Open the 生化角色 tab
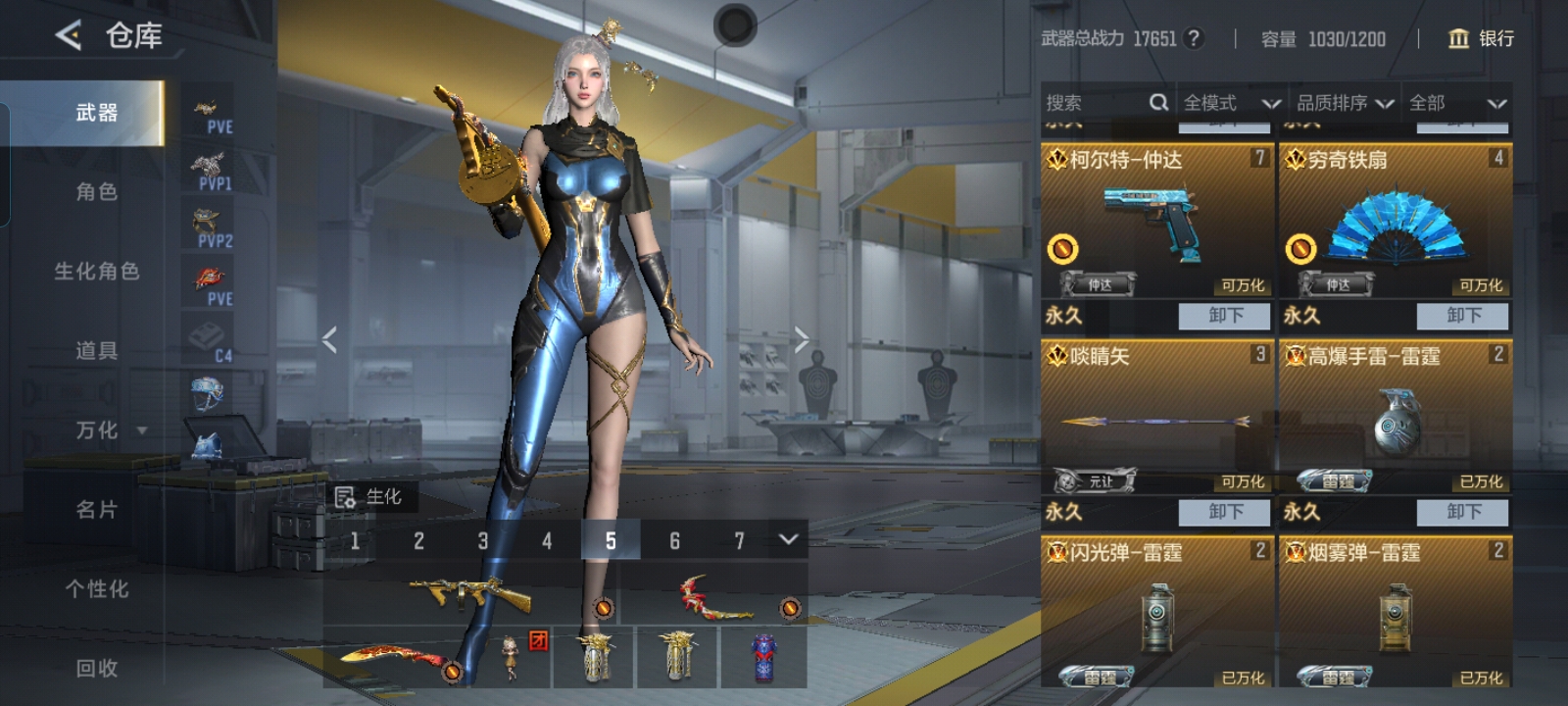Image resolution: width=1568 pixels, height=706 pixels. (96, 271)
